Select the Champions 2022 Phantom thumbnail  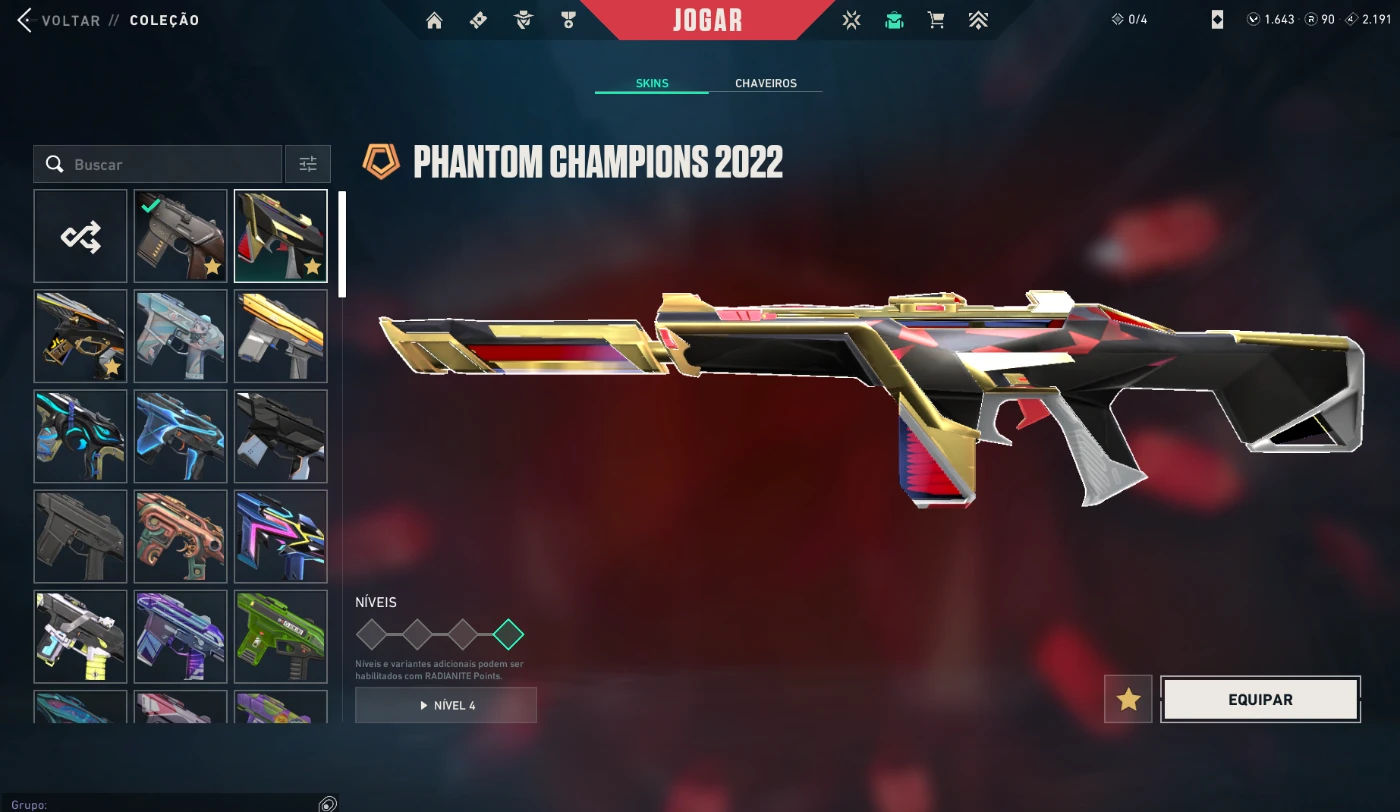[281, 237]
